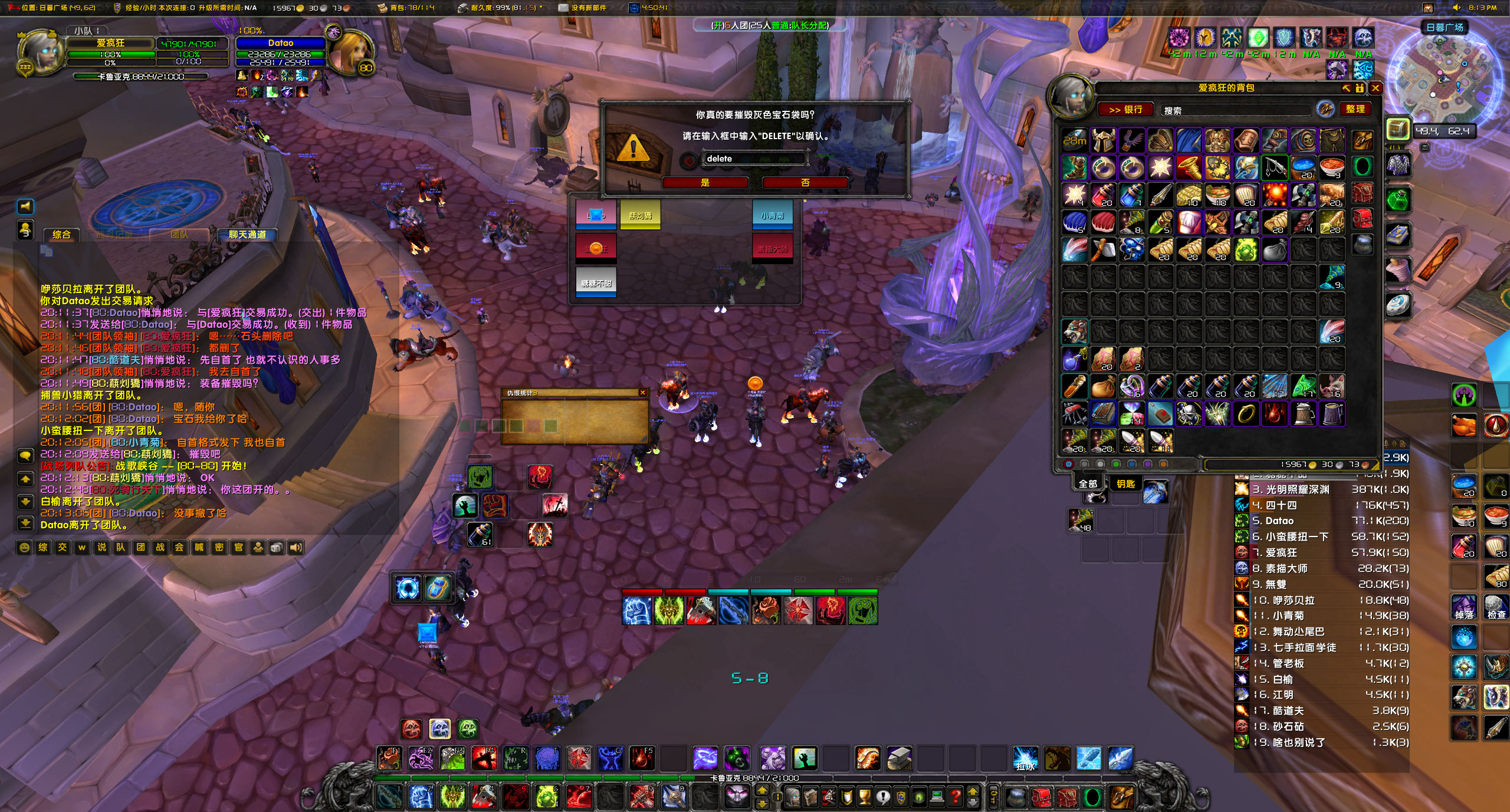Image resolution: width=1510 pixels, height=812 pixels.
Task: Toggle chat sound with the speaker icon
Action: tap(295, 547)
